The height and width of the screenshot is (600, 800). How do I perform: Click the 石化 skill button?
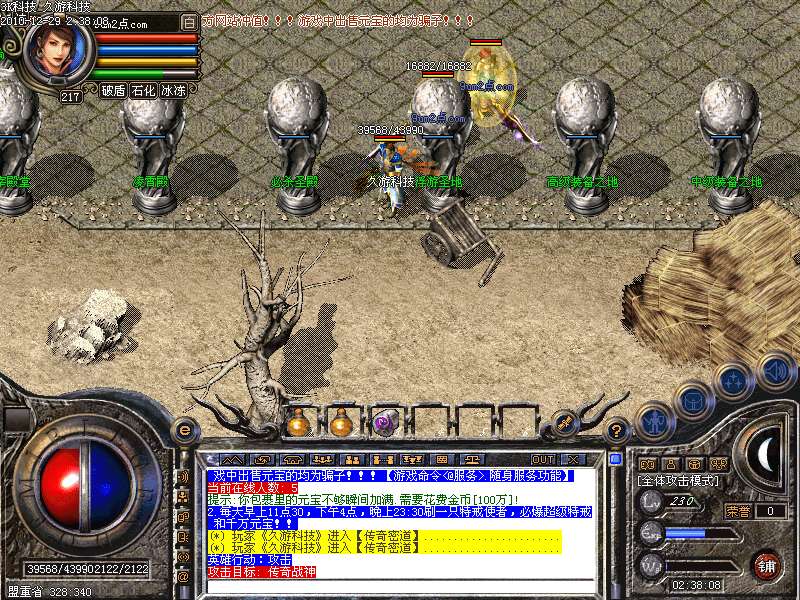pos(143,90)
